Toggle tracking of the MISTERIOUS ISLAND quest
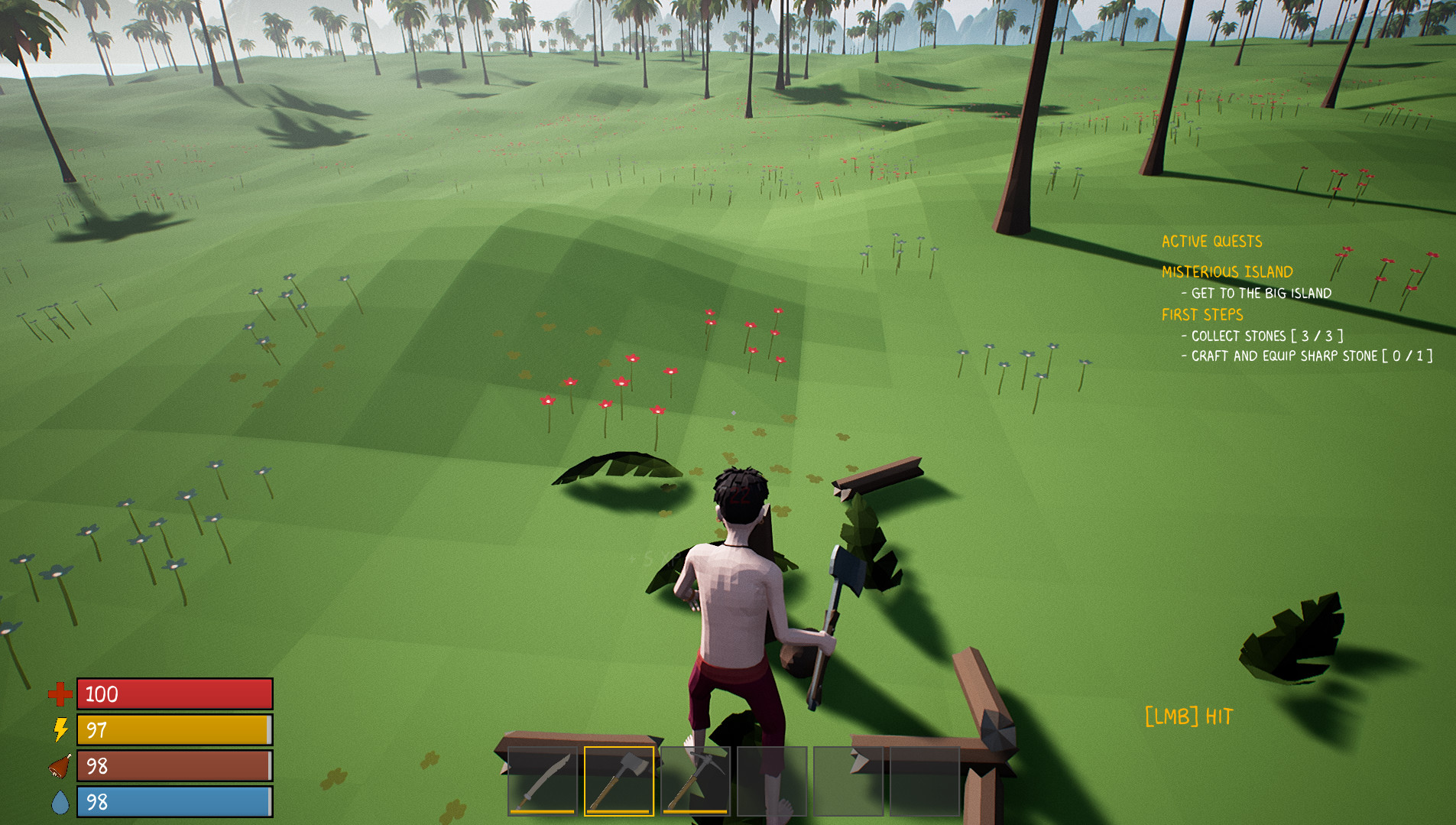Screen dimensions: 1456x825 click(x=1226, y=271)
